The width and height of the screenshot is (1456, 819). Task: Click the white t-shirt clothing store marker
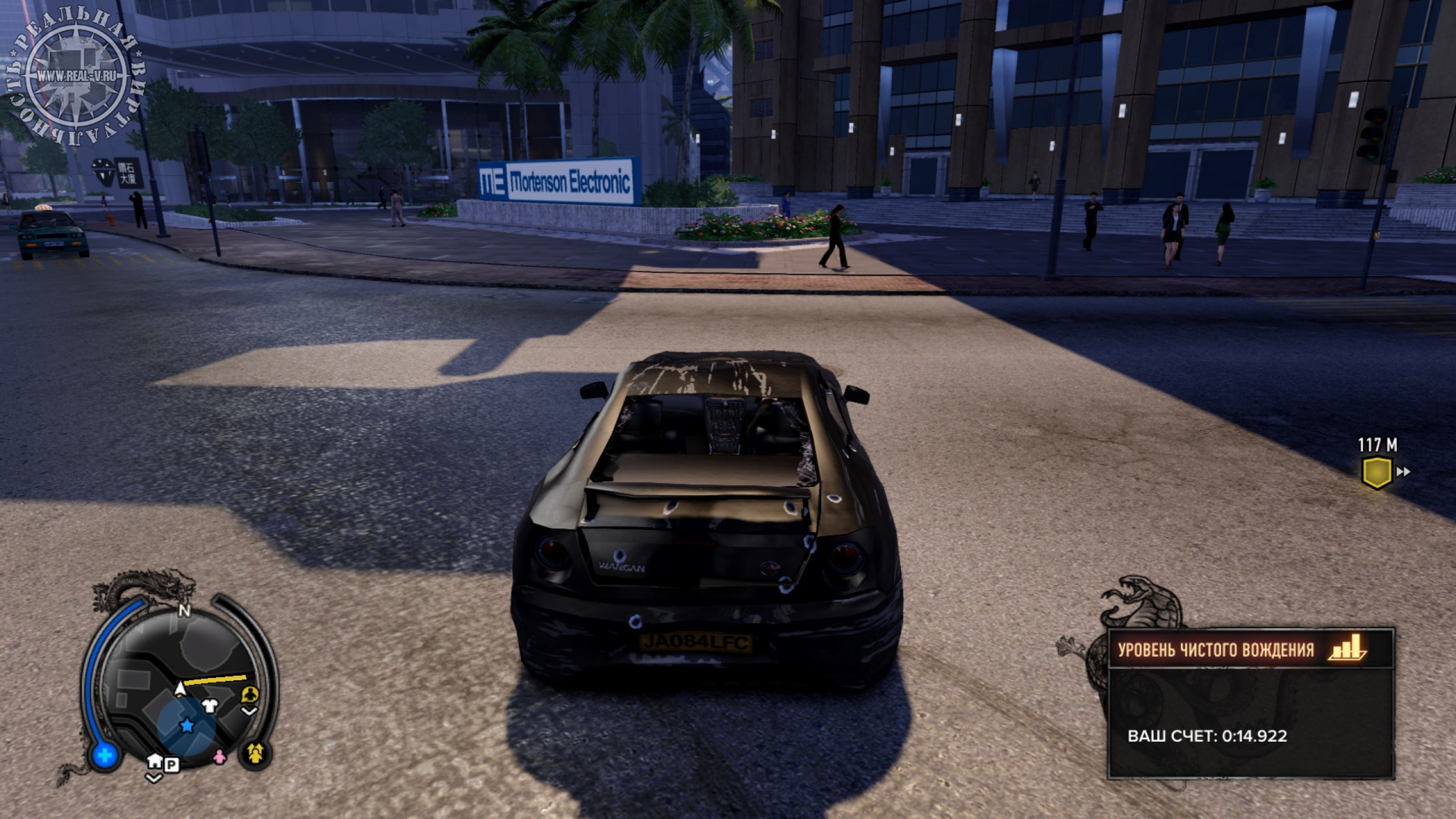click(209, 706)
